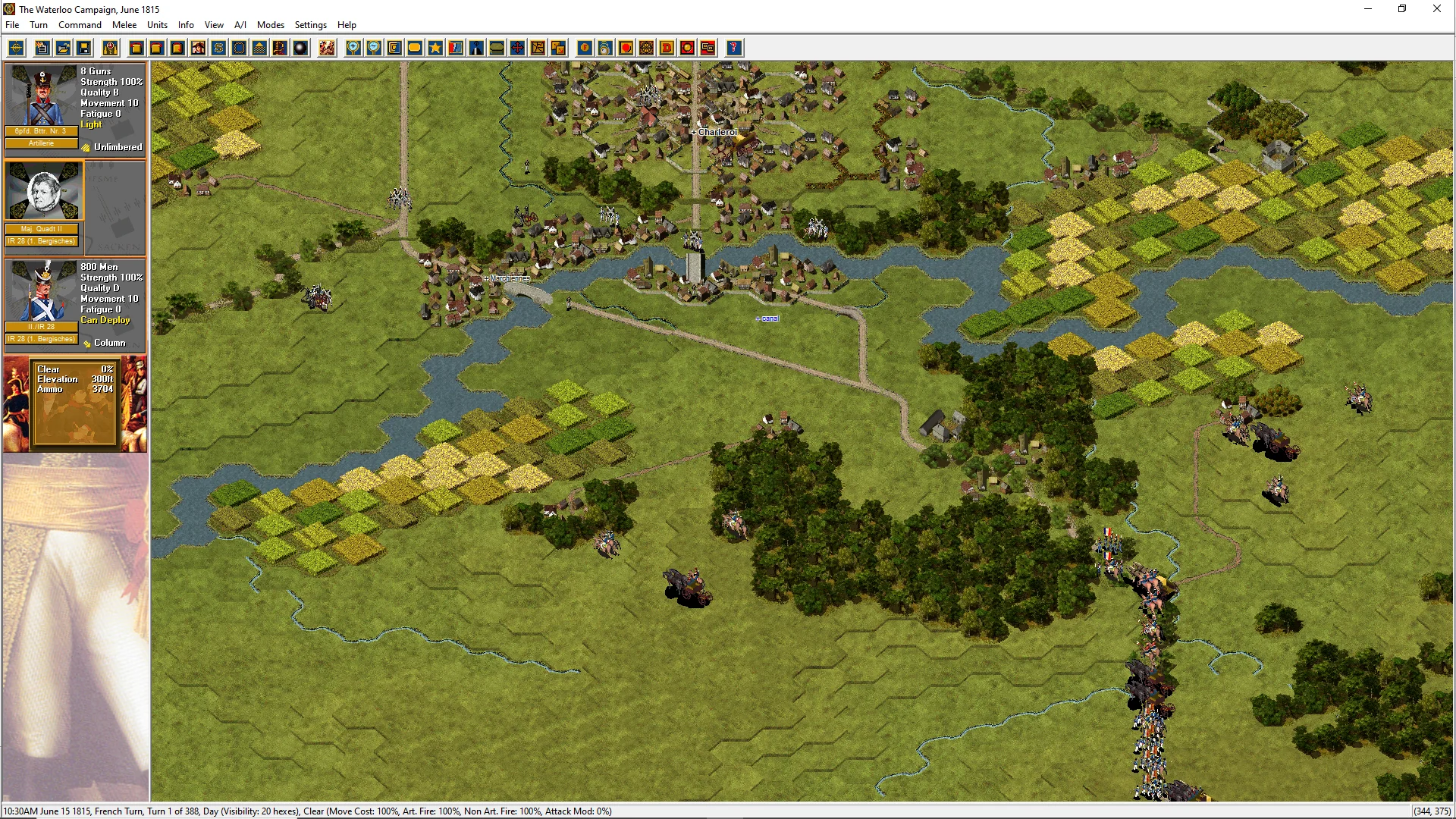1456x819 pixels.
Task: Zoom out with the minus magnifier button
Action: 374,49
